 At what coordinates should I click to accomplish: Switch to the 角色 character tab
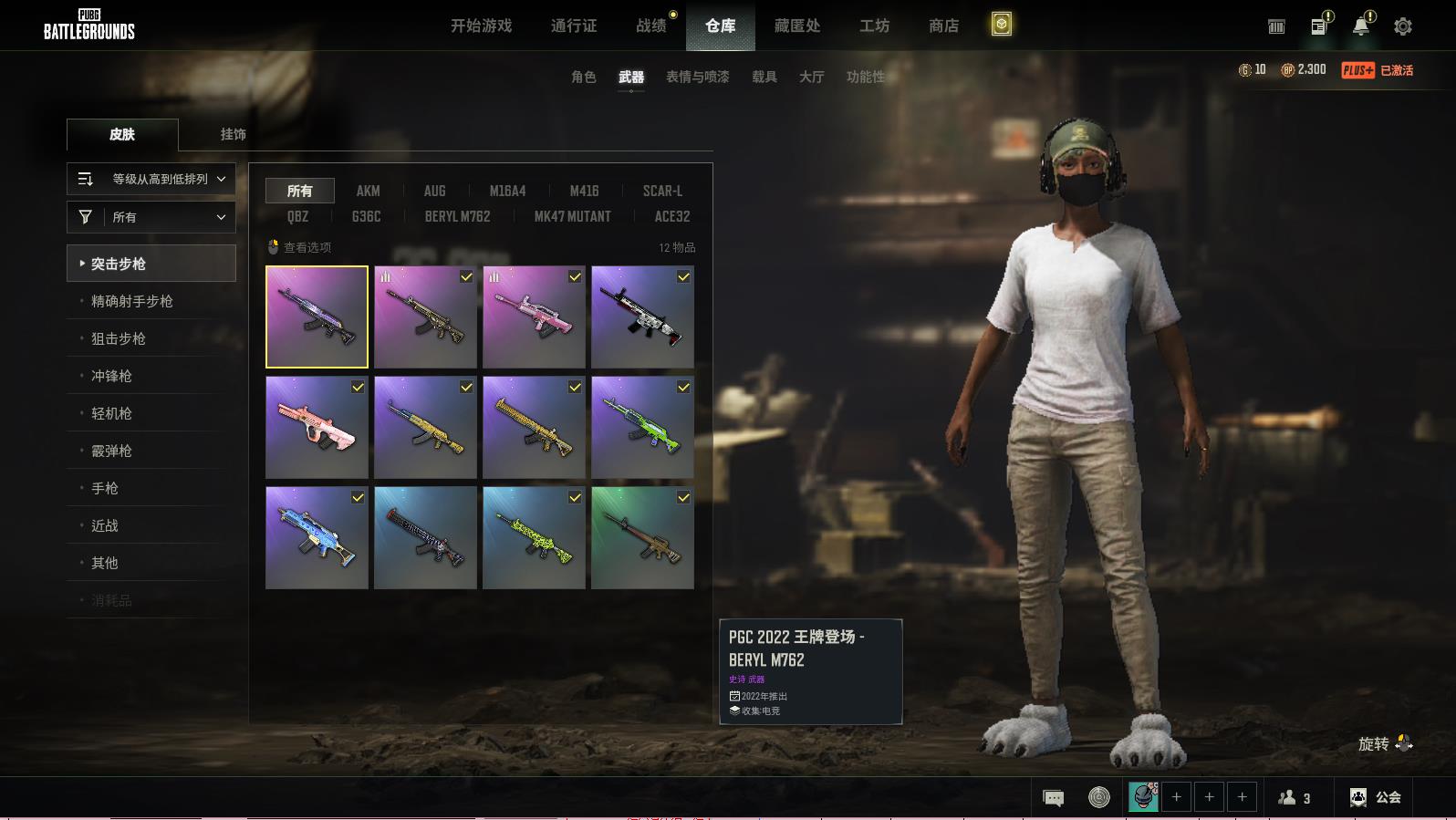coord(583,77)
